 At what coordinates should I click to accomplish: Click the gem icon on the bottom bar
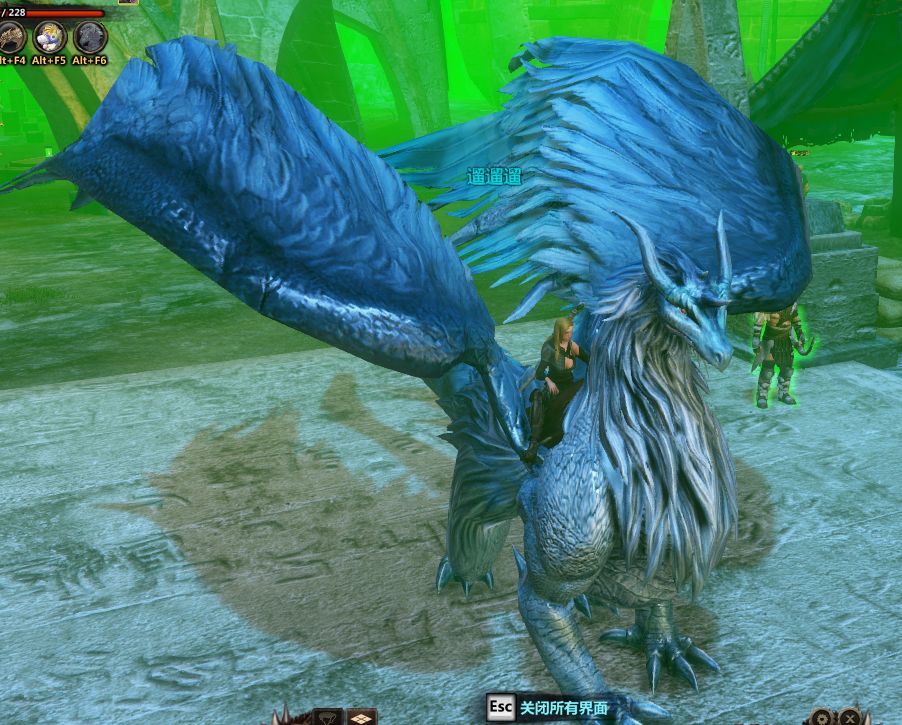click(x=328, y=717)
